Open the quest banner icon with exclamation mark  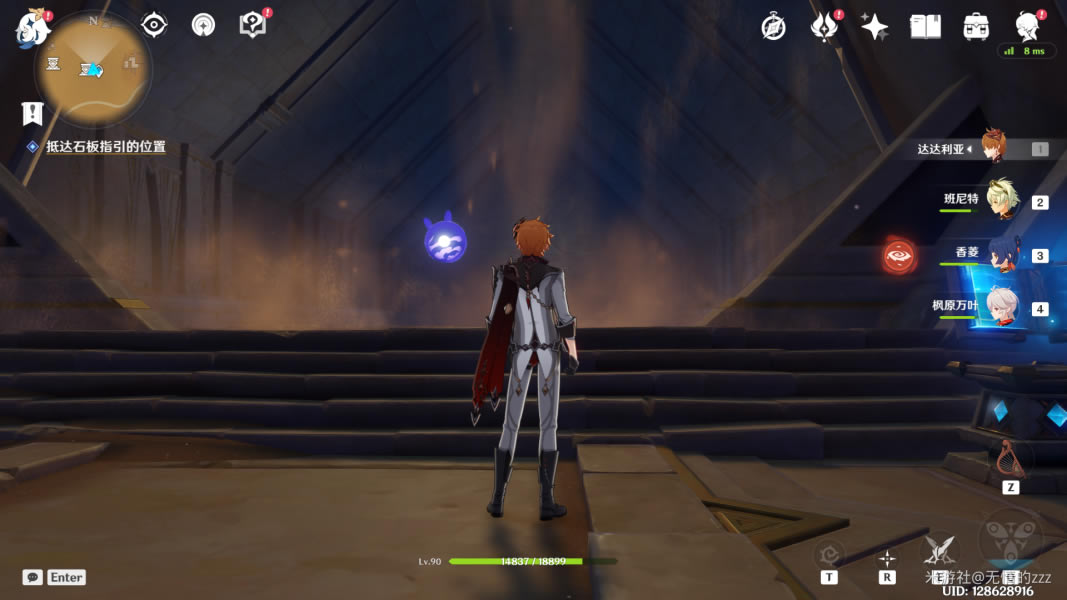click(x=32, y=114)
